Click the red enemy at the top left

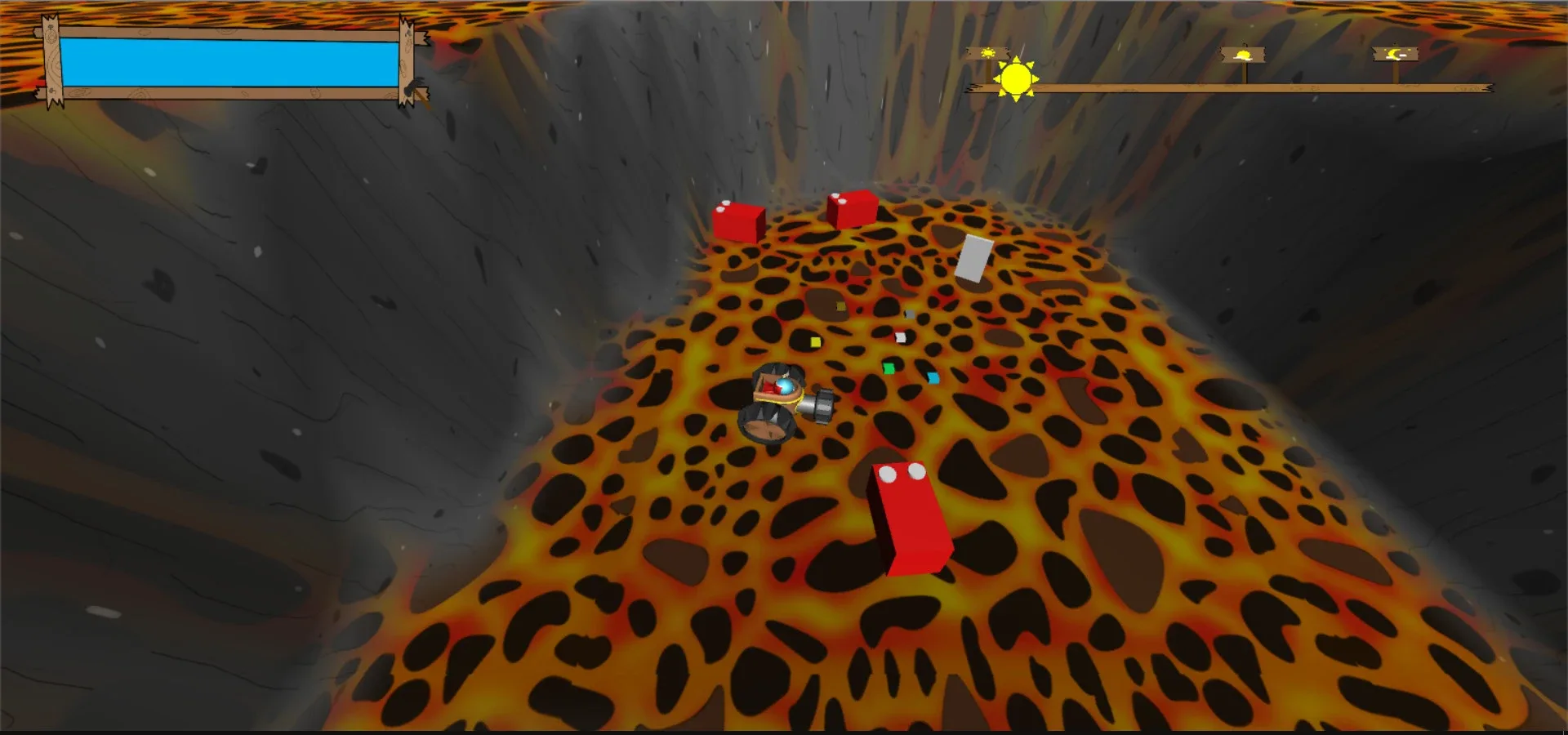[737, 222]
